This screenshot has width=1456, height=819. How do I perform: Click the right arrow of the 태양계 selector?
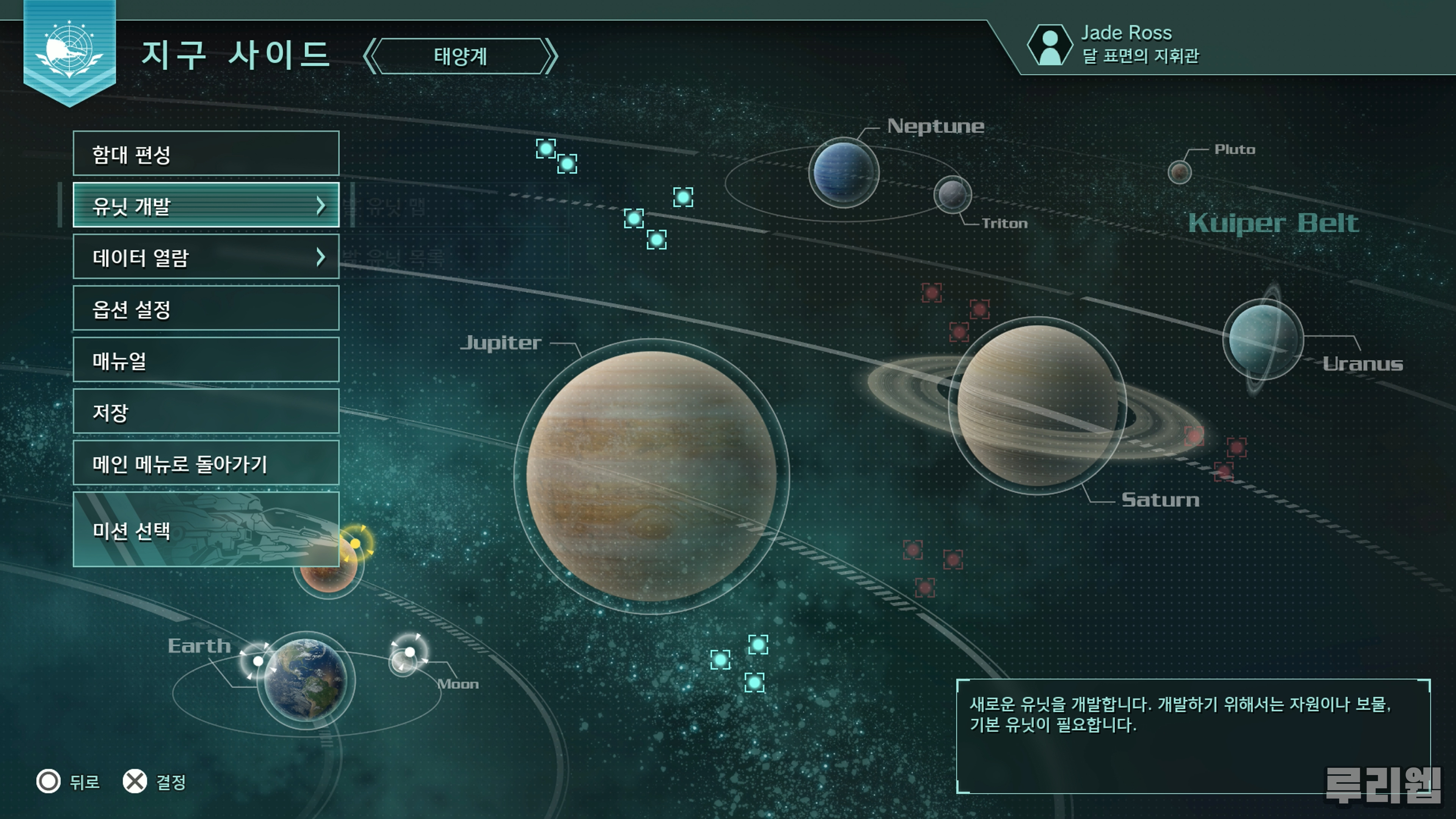tap(551, 56)
